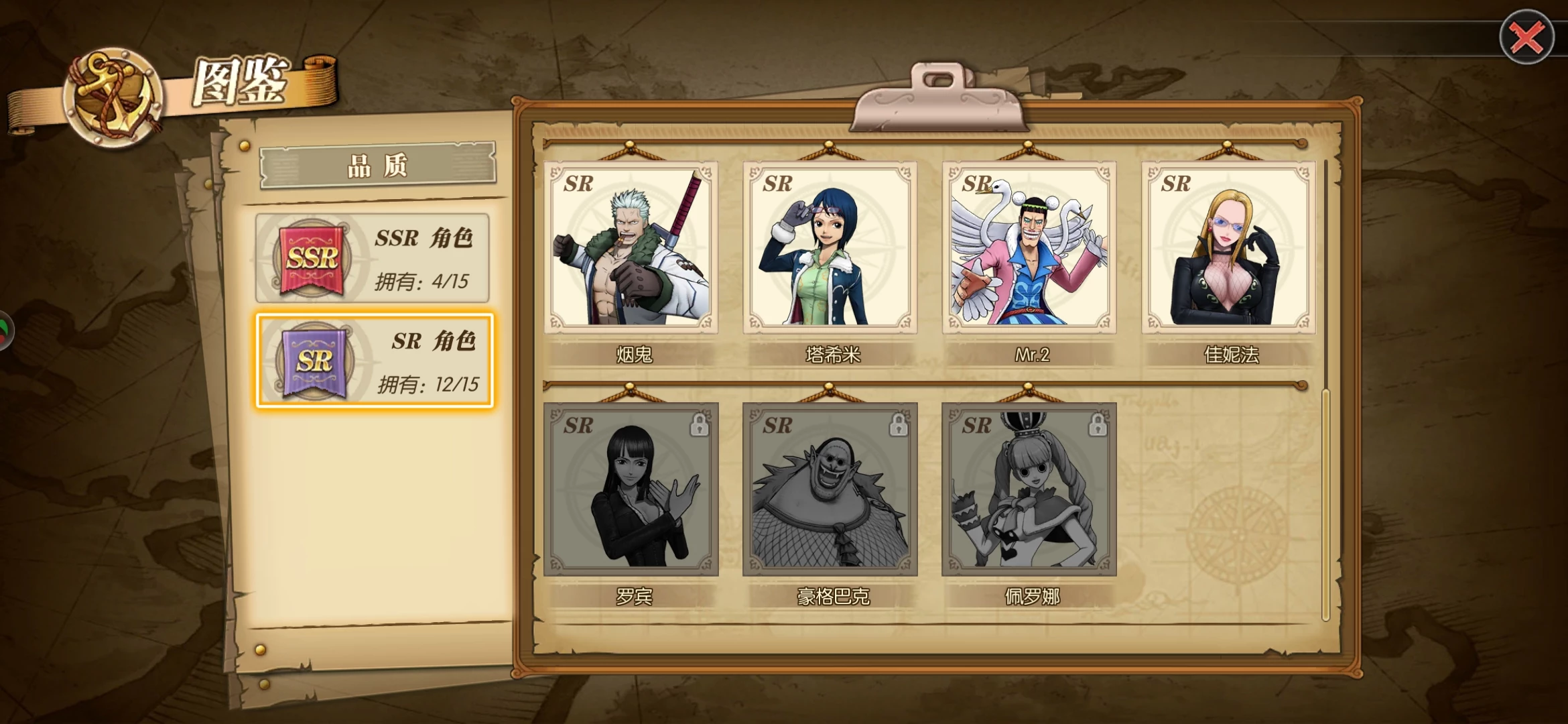
Task: Inspect the 佳妮法 character card
Action: click(1228, 248)
